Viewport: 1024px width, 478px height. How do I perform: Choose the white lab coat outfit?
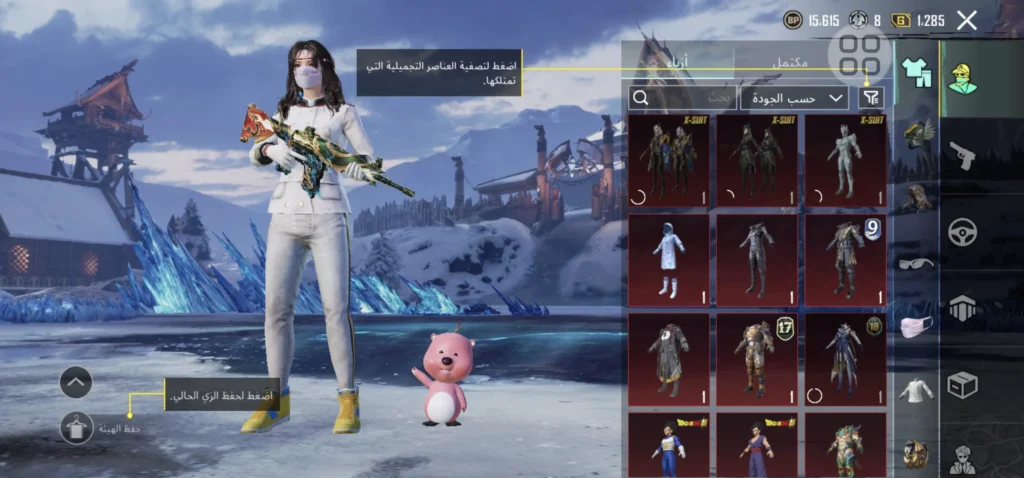669,260
